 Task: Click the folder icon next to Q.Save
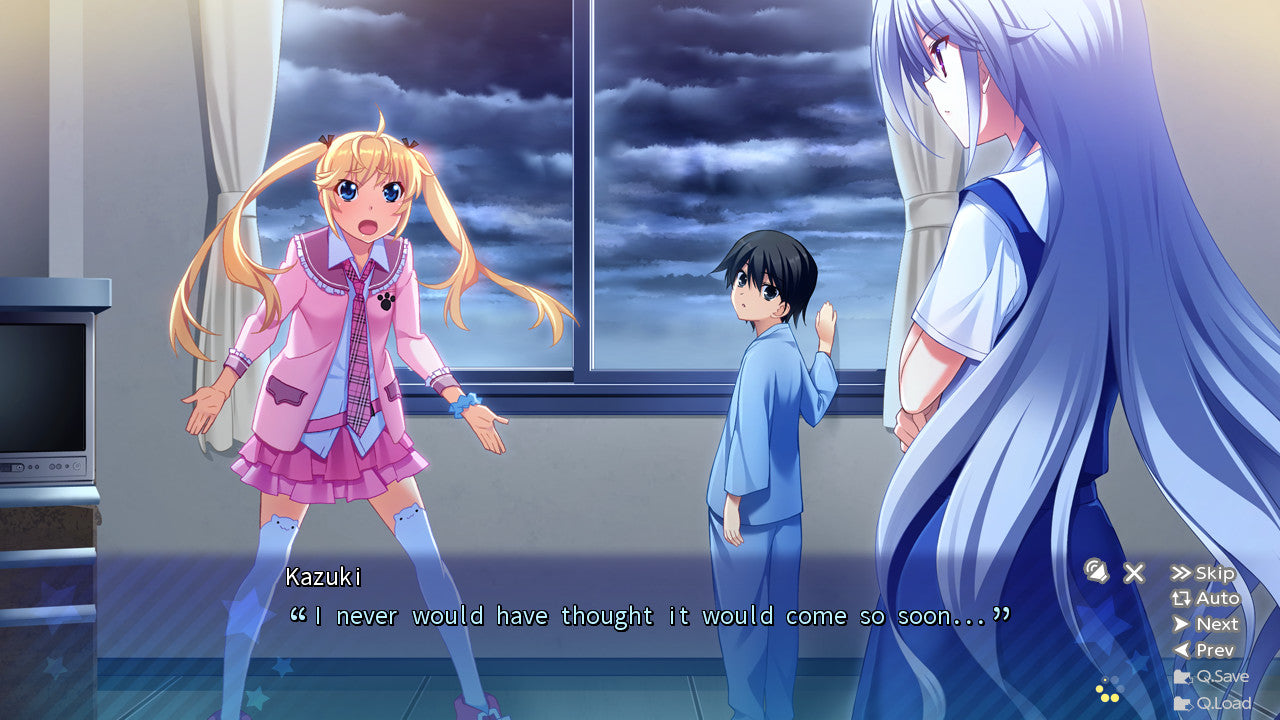point(1183,676)
